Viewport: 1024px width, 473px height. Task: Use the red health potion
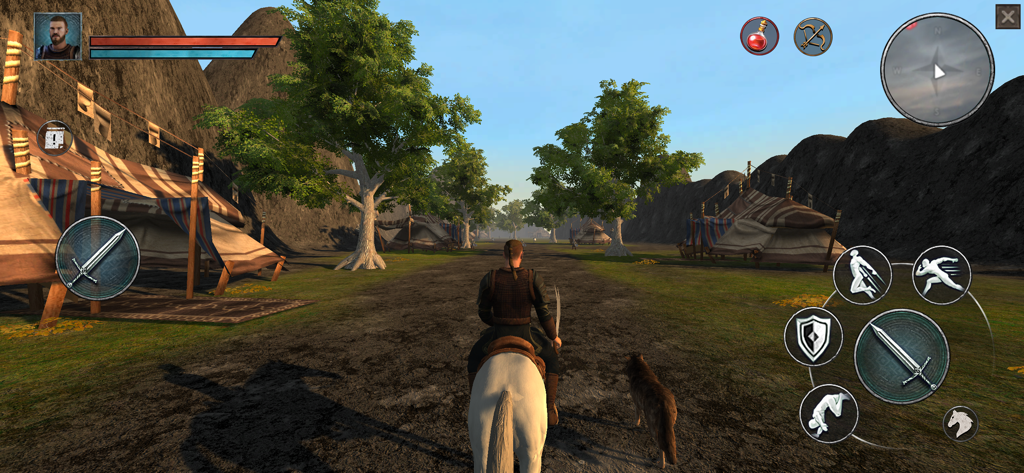(x=759, y=36)
